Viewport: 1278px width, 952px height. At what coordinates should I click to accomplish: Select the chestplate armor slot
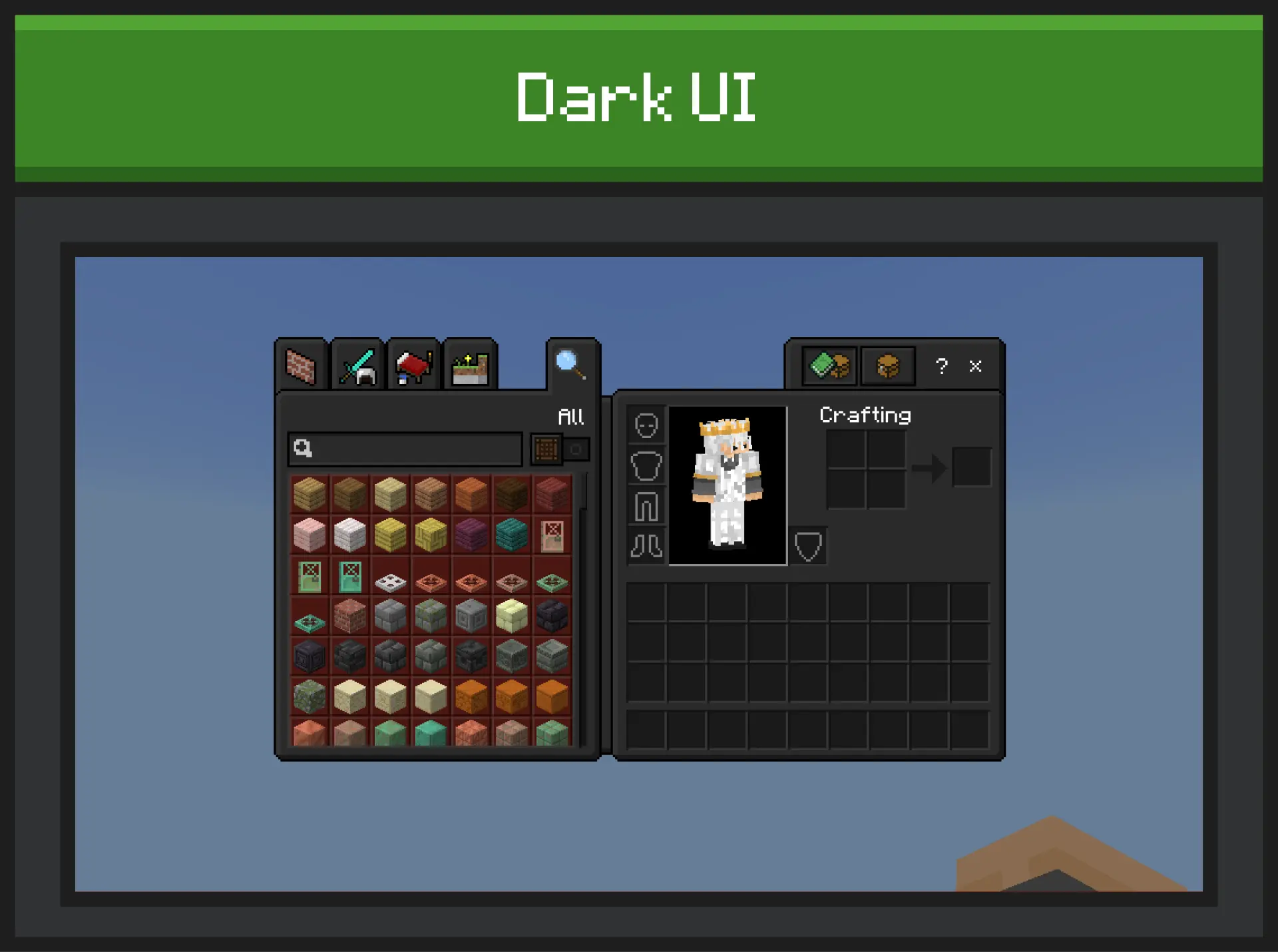646,466
